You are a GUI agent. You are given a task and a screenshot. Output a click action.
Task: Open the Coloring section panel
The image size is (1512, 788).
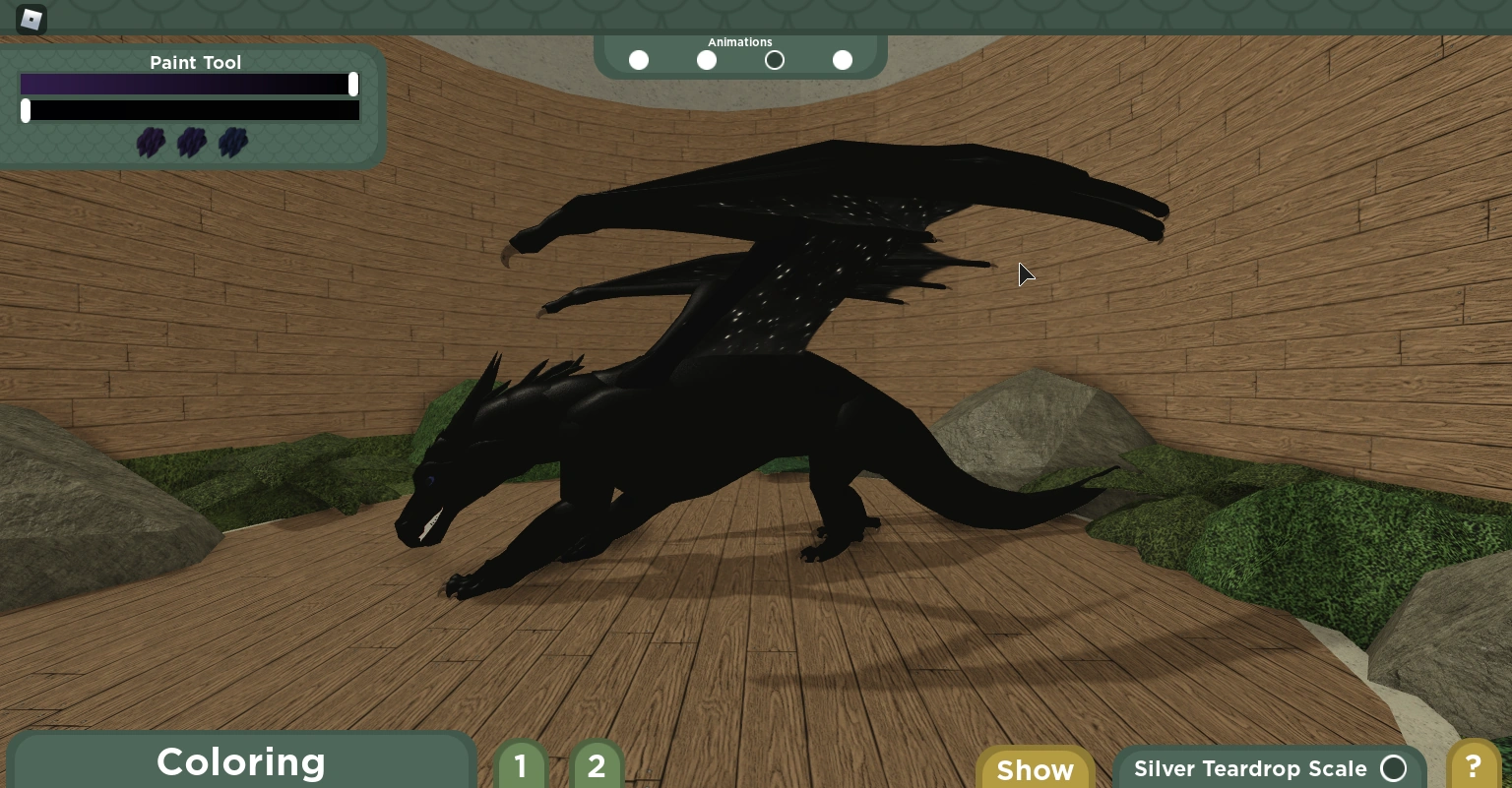tap(241, 762)
